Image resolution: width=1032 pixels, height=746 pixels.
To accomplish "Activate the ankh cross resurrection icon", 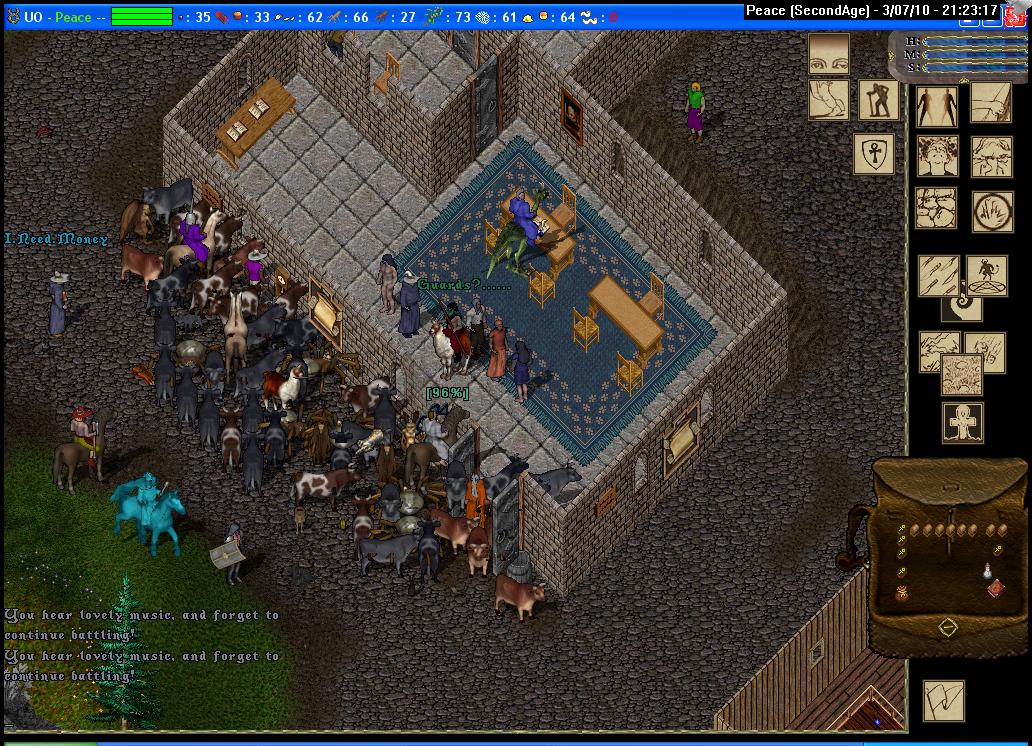I will (x=962, y=422).
